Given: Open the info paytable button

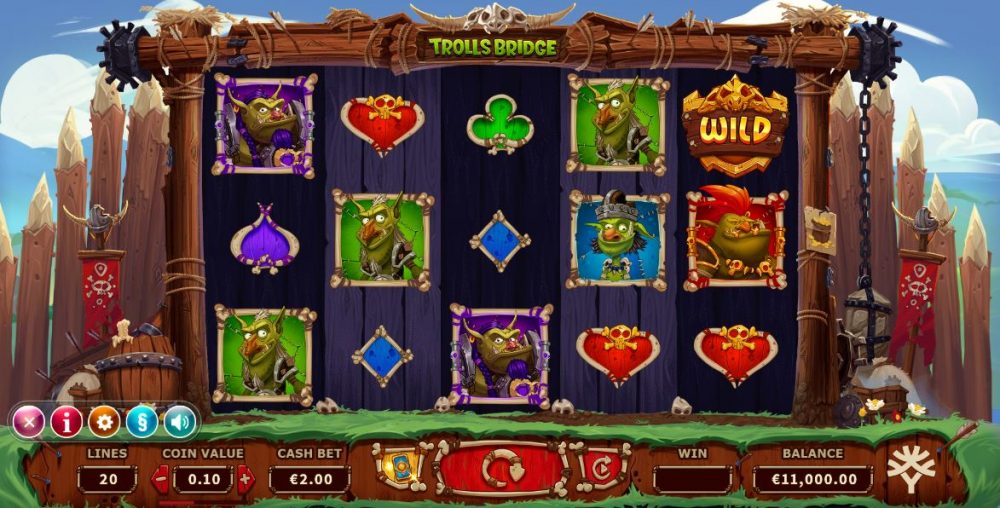Looking at the screenshot, I should [66, 422].
